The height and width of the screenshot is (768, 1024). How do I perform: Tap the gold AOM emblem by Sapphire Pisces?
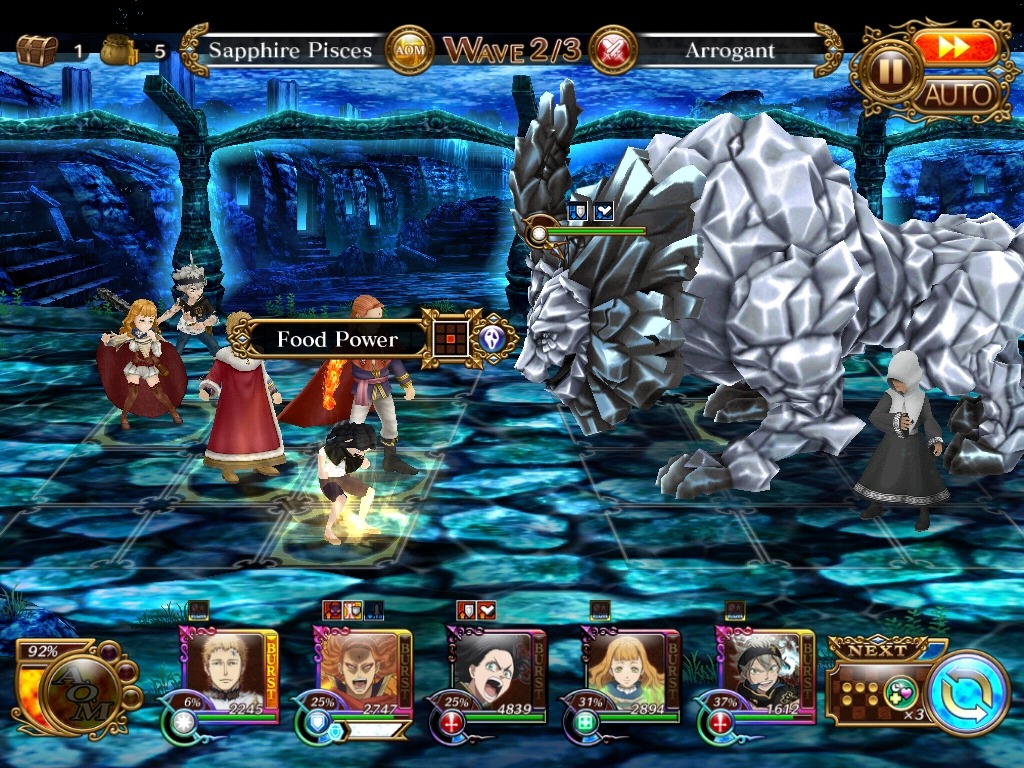click(x=409, y=50)
